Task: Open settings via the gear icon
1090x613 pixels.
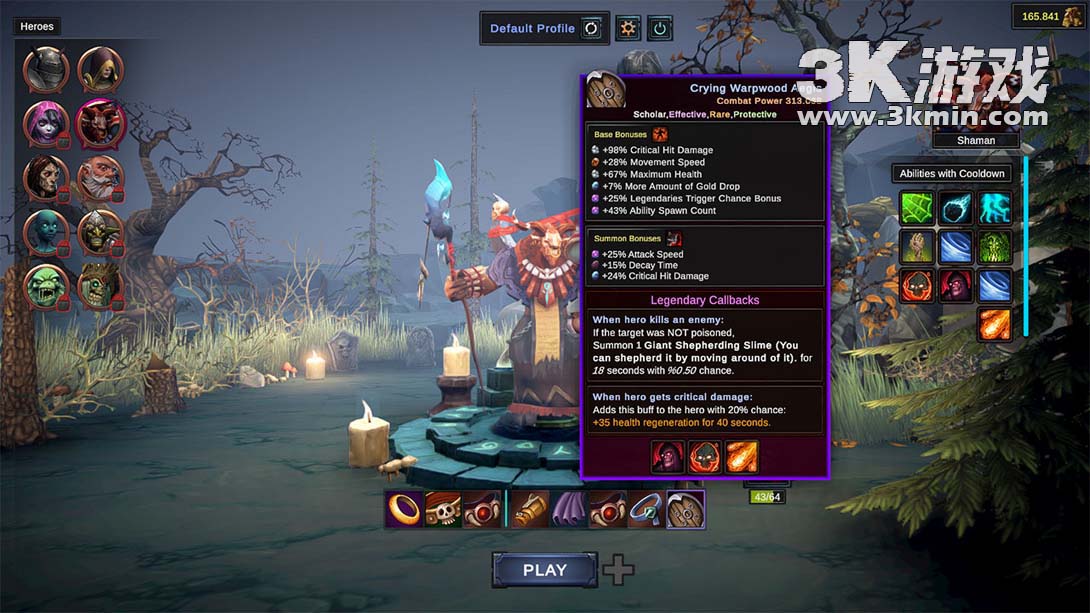Action: [x=628, y=28]
